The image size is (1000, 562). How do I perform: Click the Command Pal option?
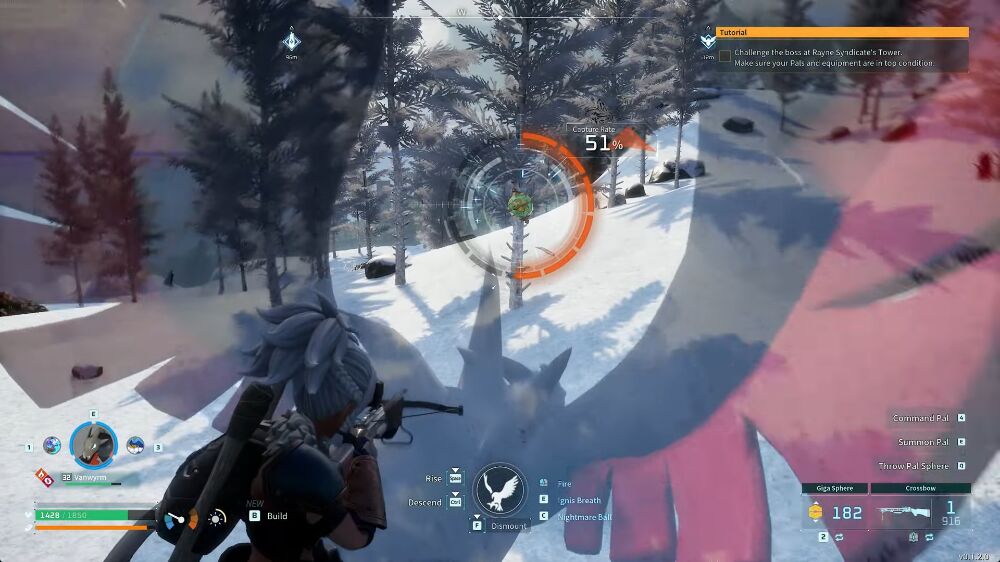click(x=921, y=417)
